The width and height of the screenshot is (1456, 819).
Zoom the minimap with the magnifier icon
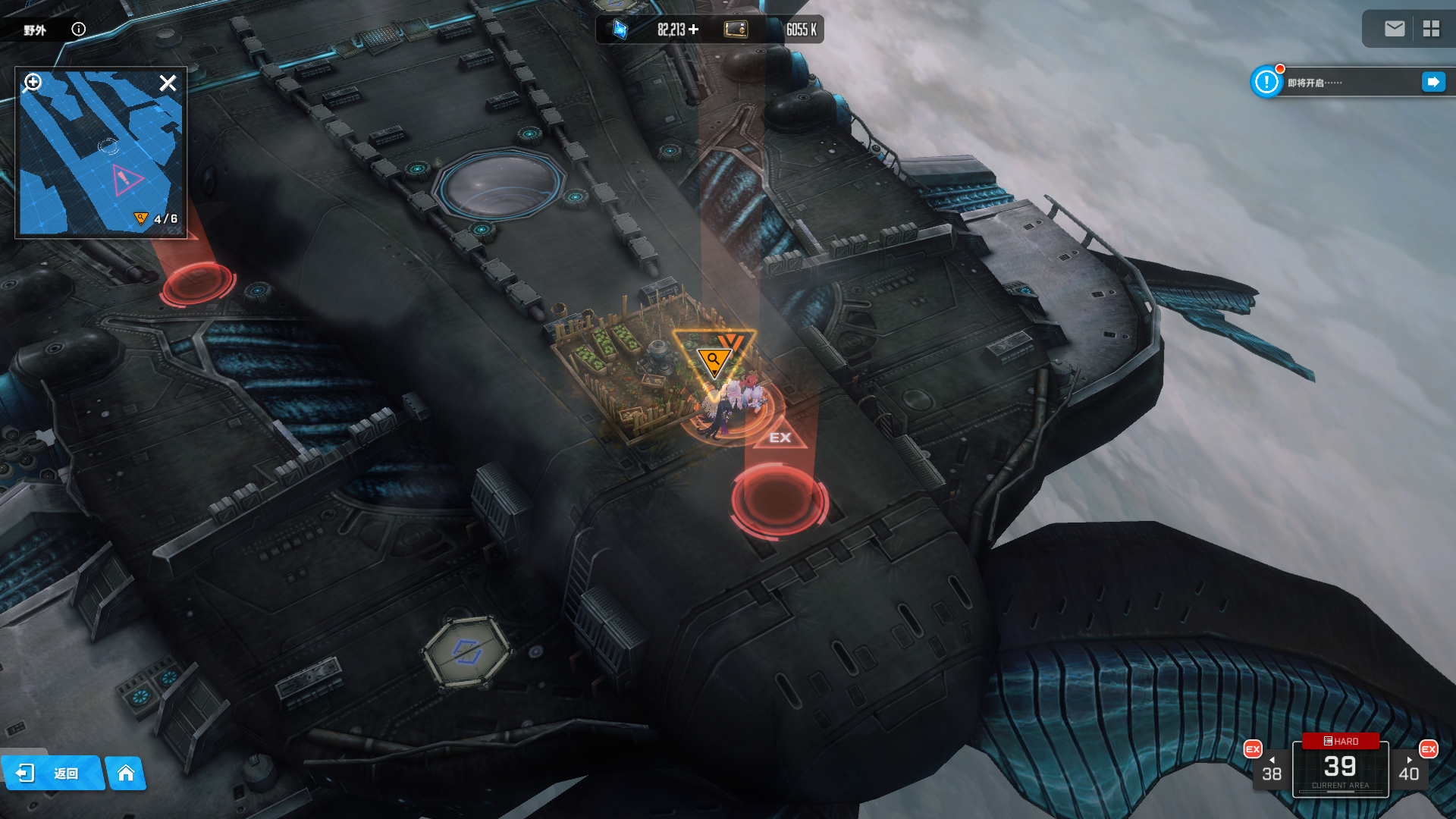(x=33, y=82)
